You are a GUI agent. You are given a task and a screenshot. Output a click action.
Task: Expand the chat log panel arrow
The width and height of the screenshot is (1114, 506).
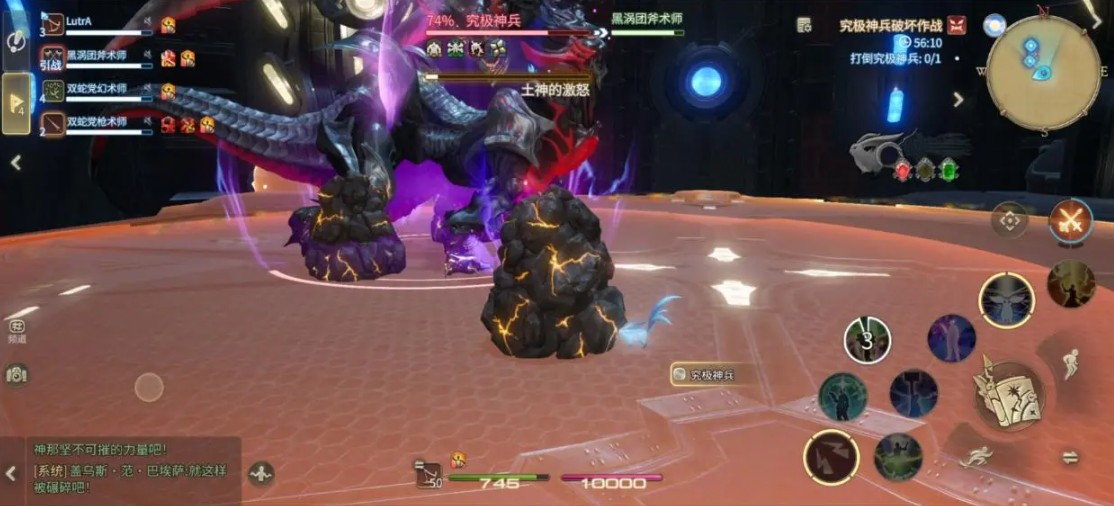coord(11,473)
